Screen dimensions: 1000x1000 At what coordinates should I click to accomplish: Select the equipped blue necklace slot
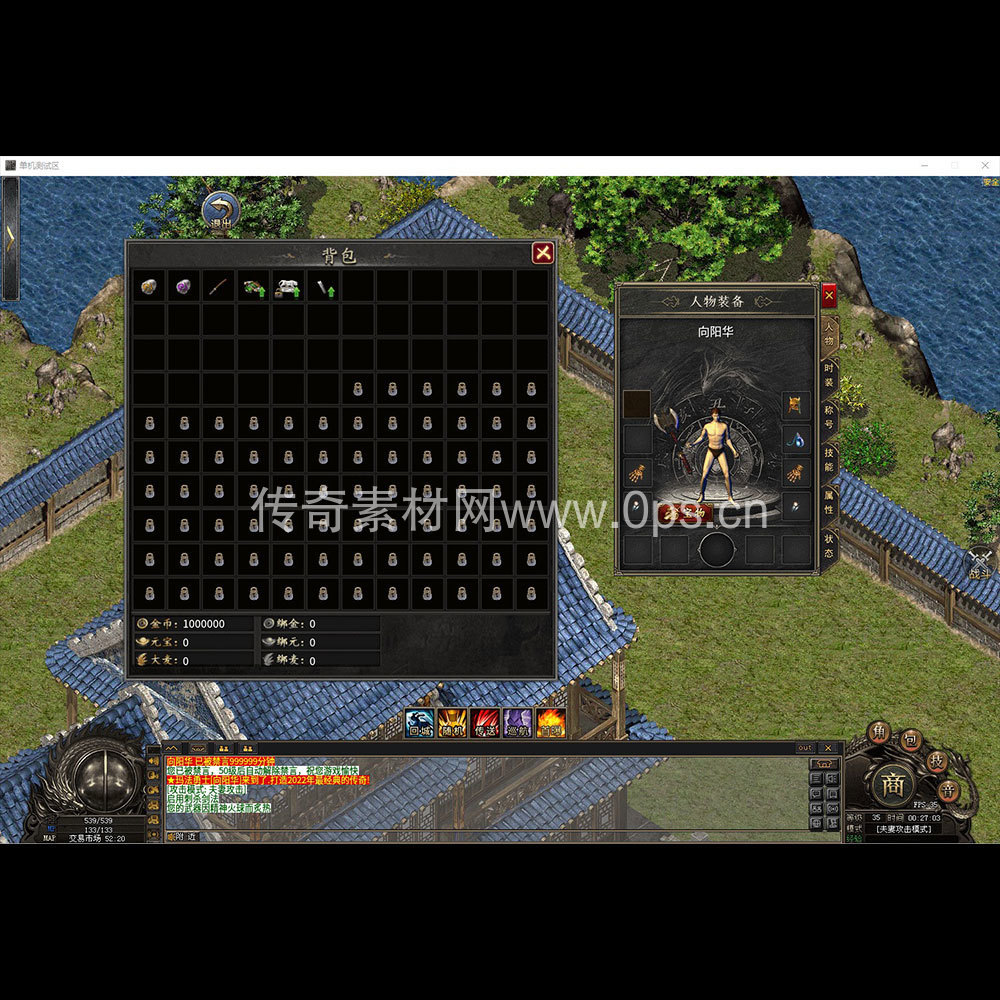796,439
